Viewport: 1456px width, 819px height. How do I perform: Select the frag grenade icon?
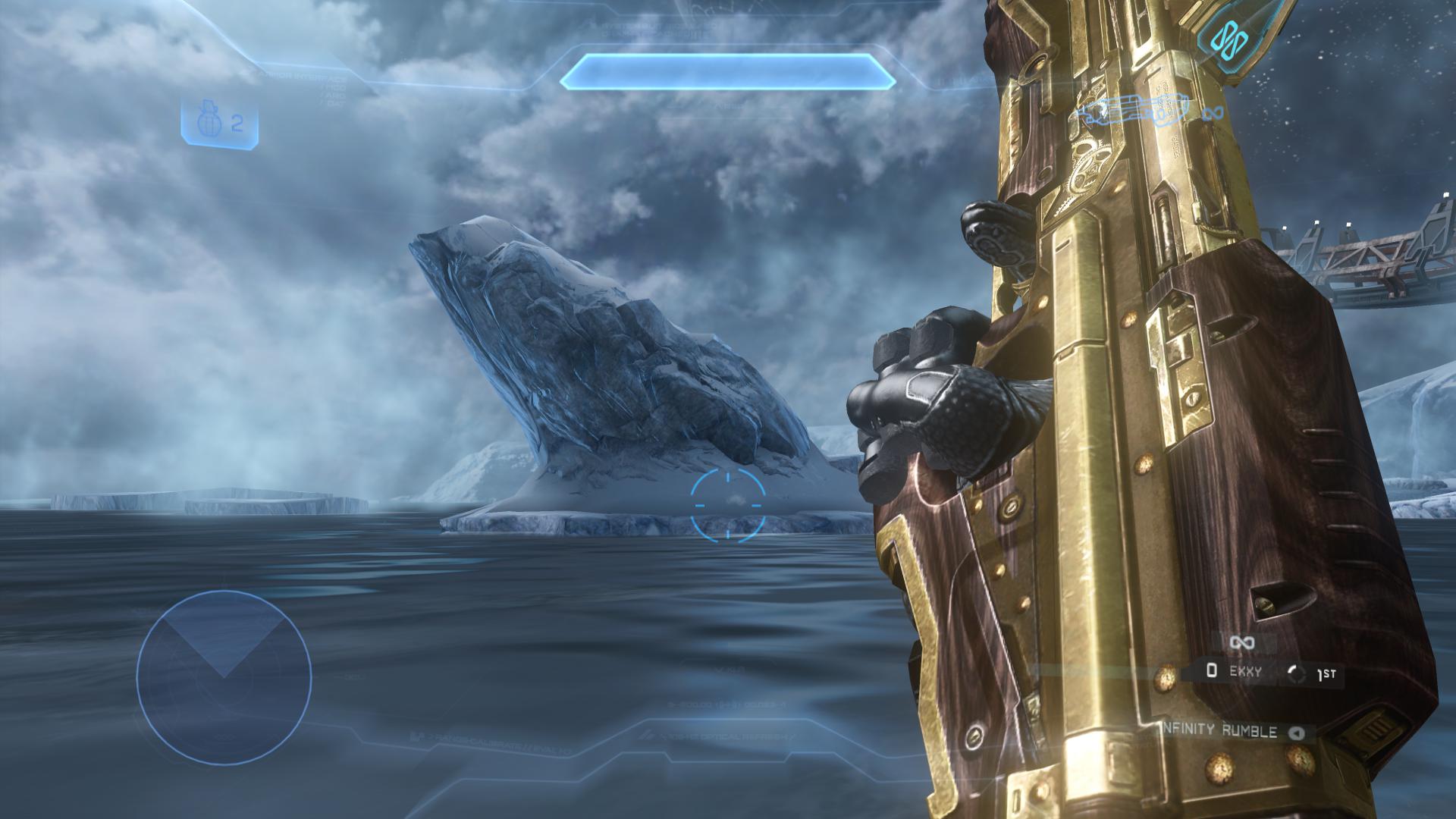(208, 123)
